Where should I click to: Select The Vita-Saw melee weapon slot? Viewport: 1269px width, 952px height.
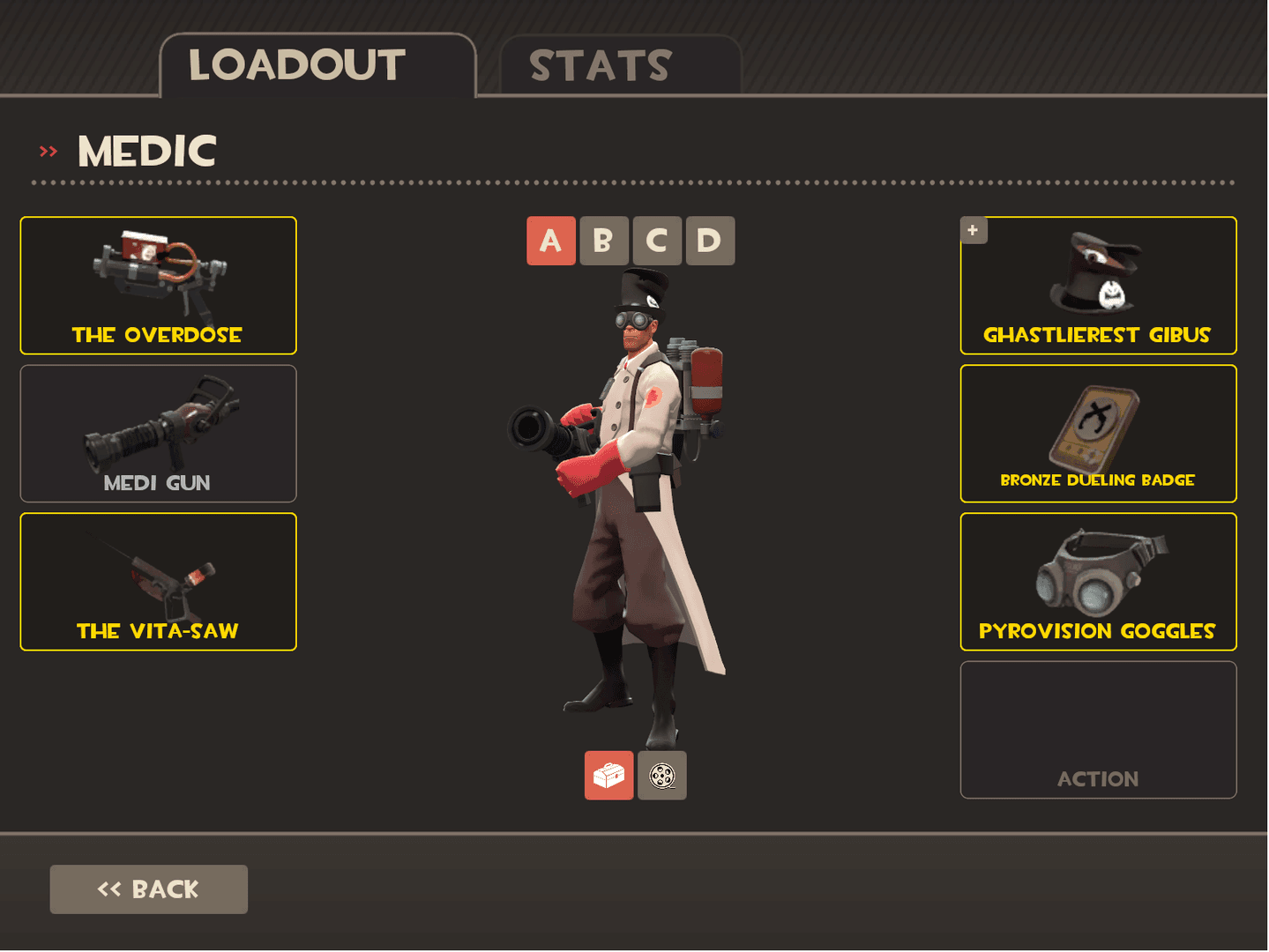click(158, 581)
